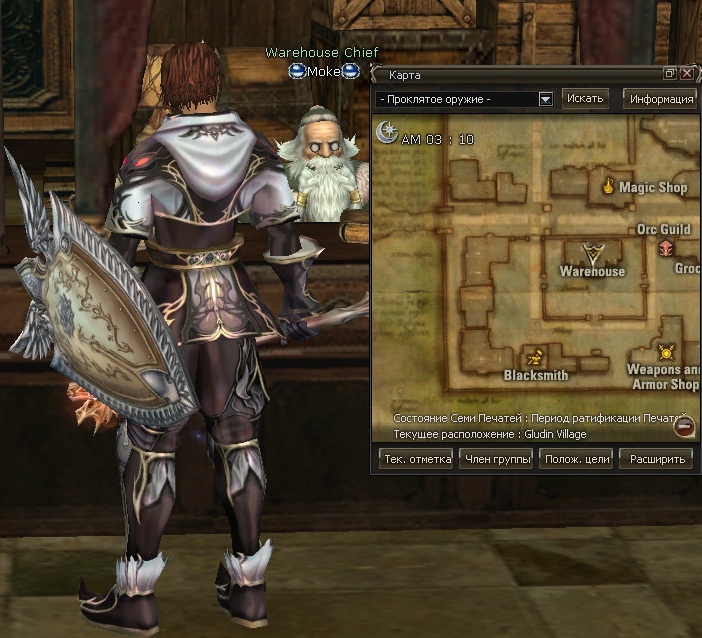Screen dimensions: 702x638
Task: Click the Тек. отметка button
Action: point(415,459)
